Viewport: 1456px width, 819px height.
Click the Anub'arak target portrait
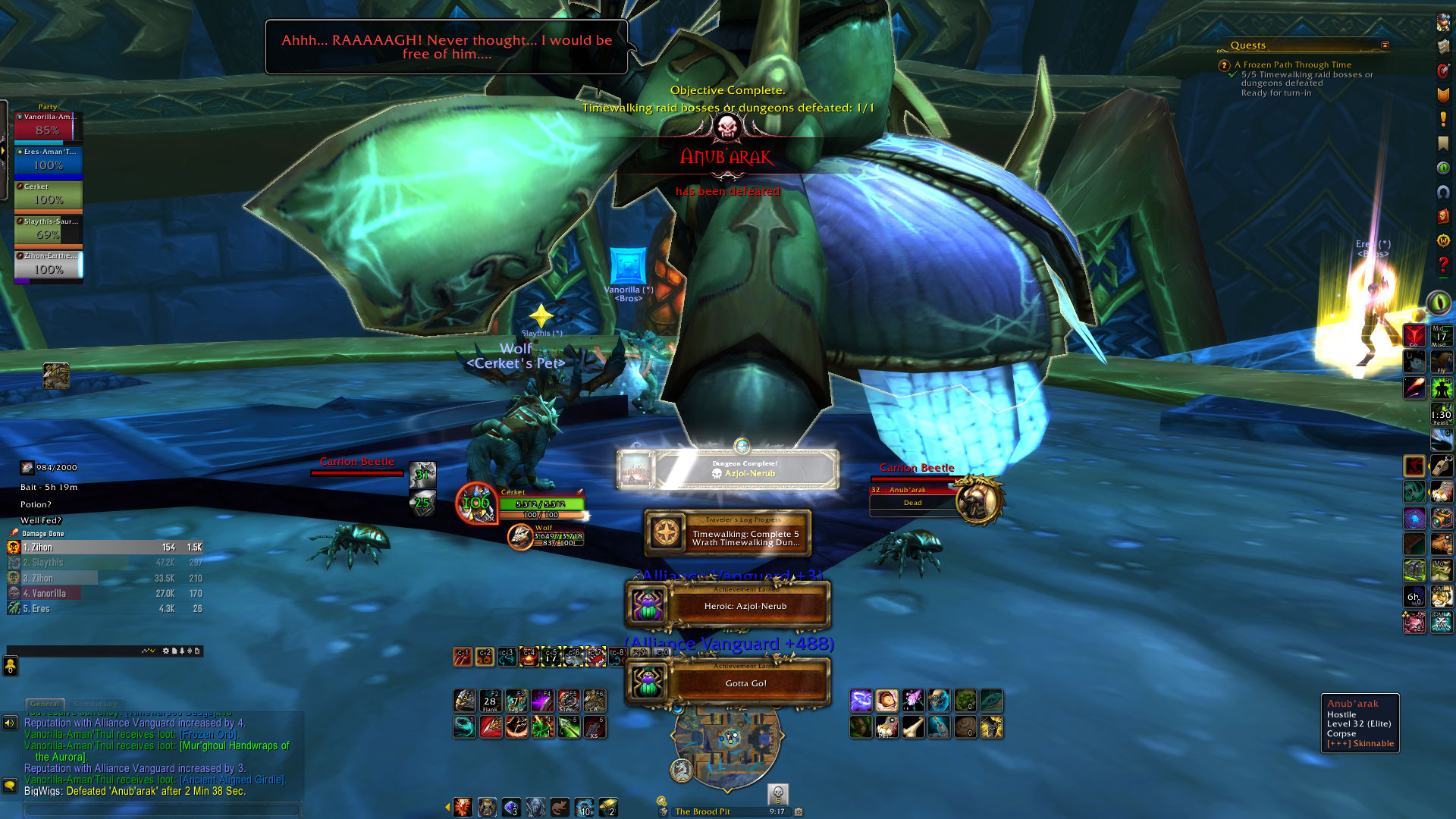point(979,499)
